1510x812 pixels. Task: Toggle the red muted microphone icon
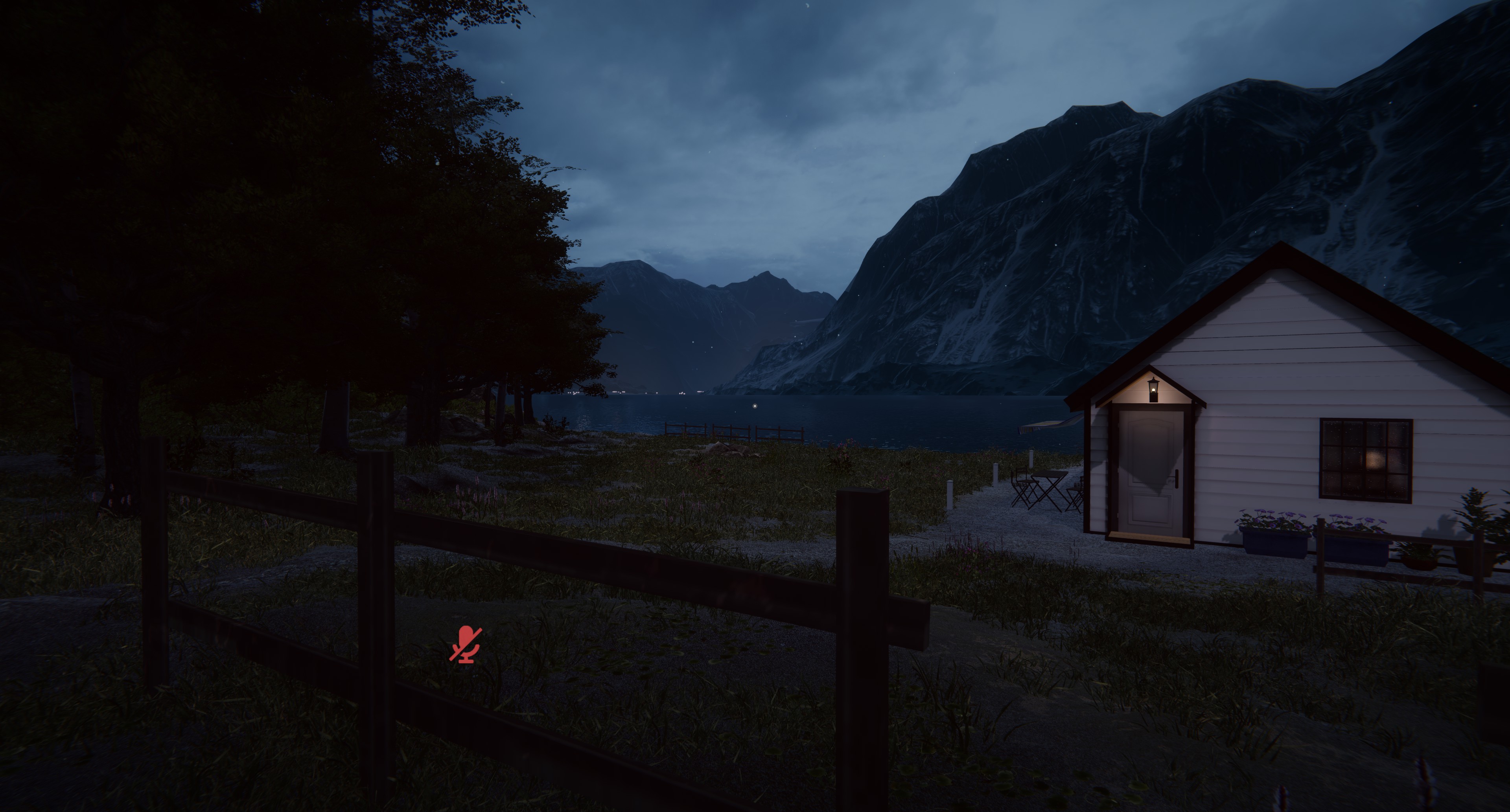pos(466,644)
